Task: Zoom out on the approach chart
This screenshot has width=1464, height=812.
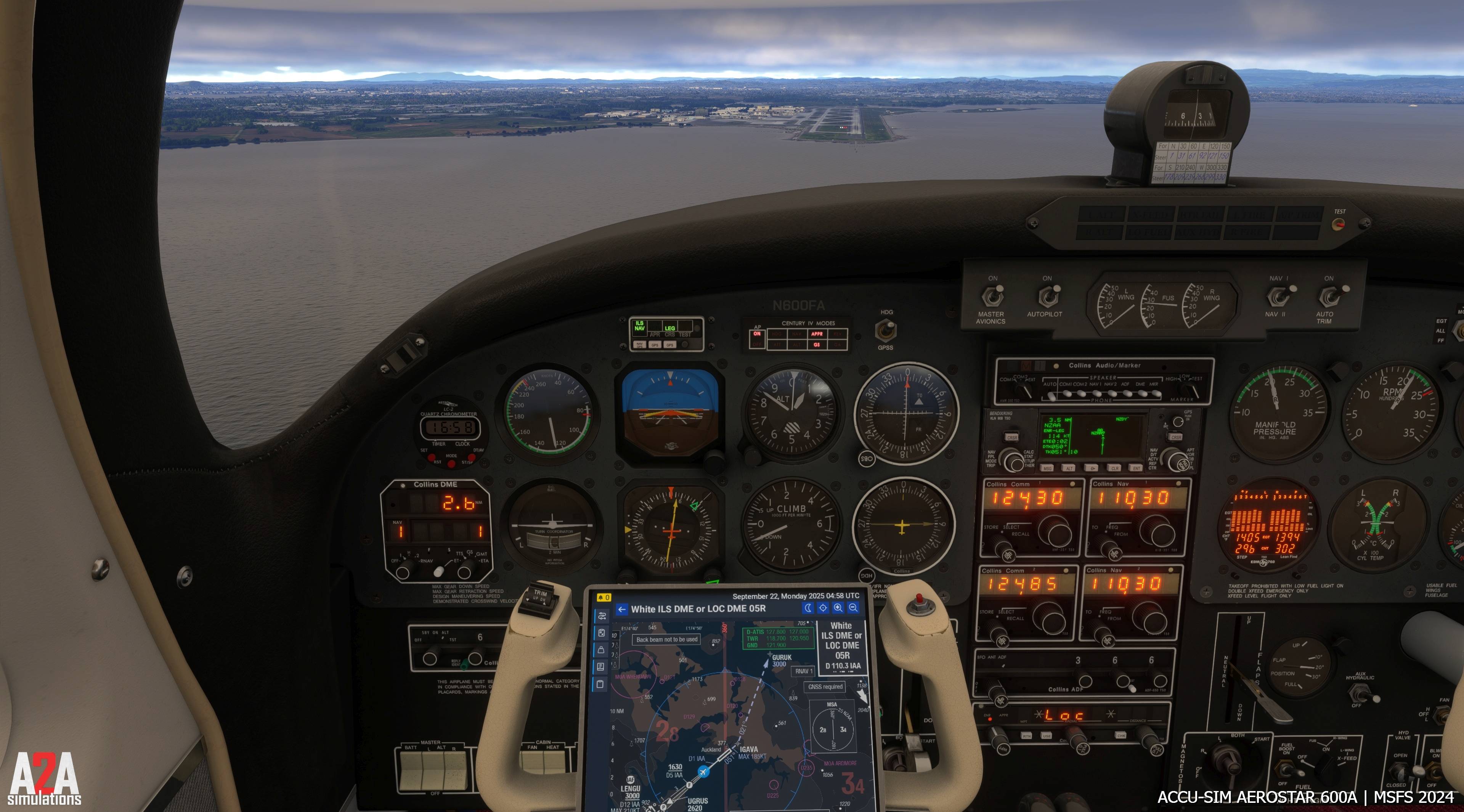Action: (x=853, y=608)
